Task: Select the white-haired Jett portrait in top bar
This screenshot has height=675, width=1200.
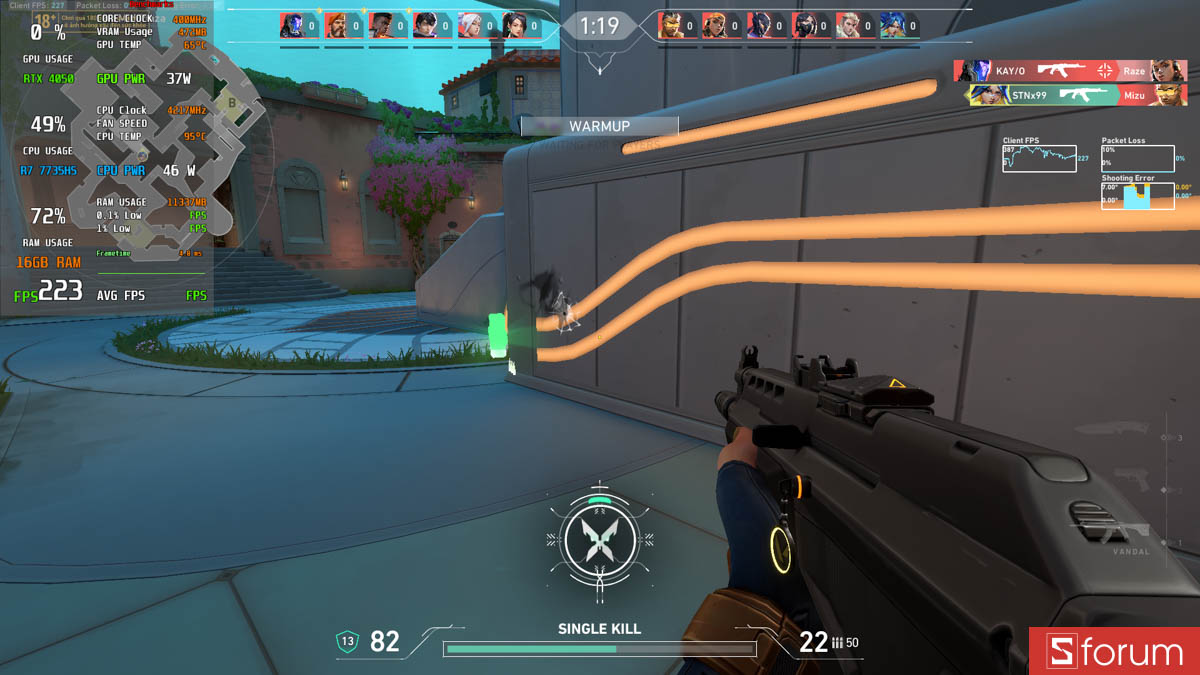Action: [469, 25]
